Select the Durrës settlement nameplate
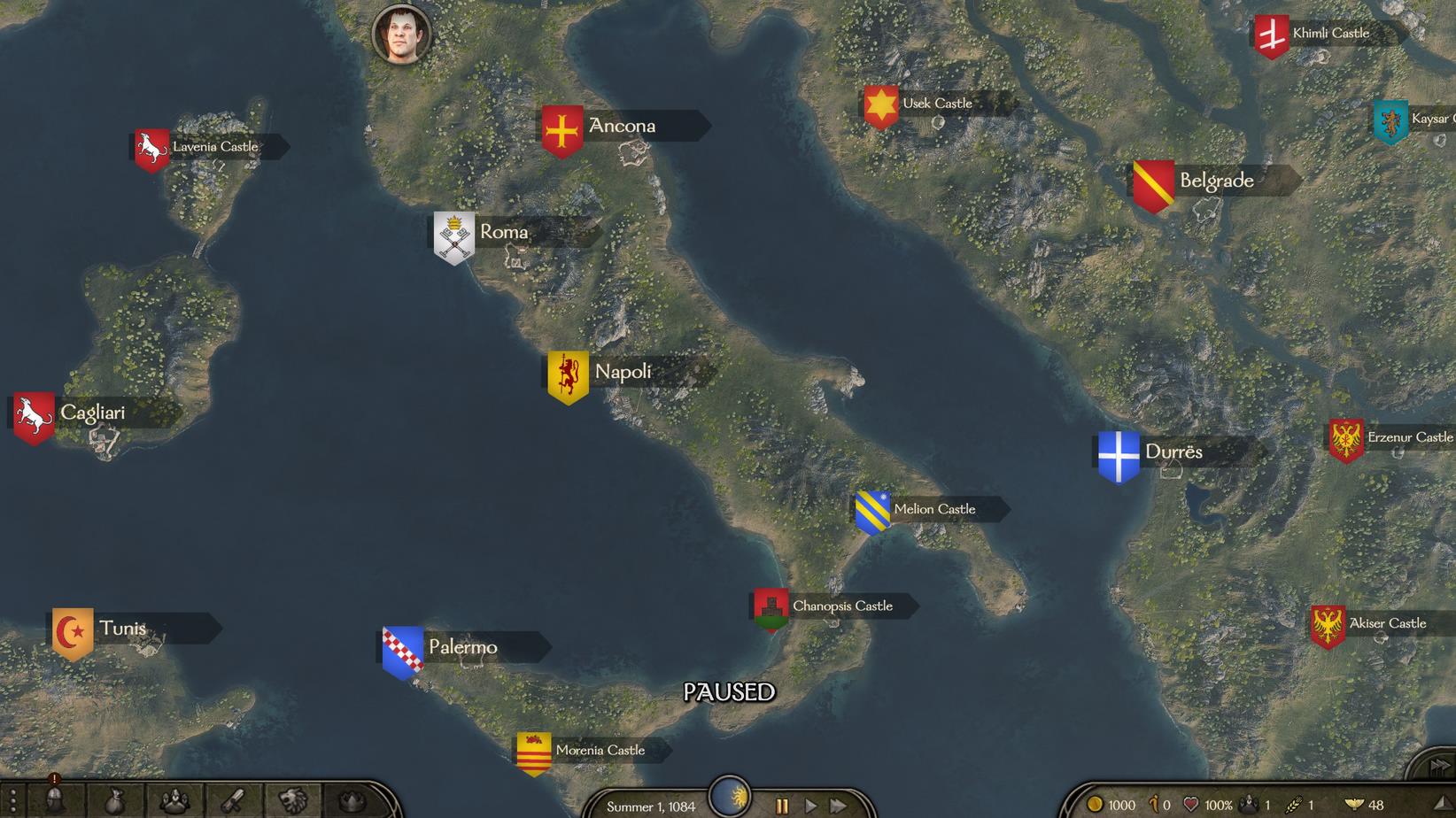 coord(1173,451)
